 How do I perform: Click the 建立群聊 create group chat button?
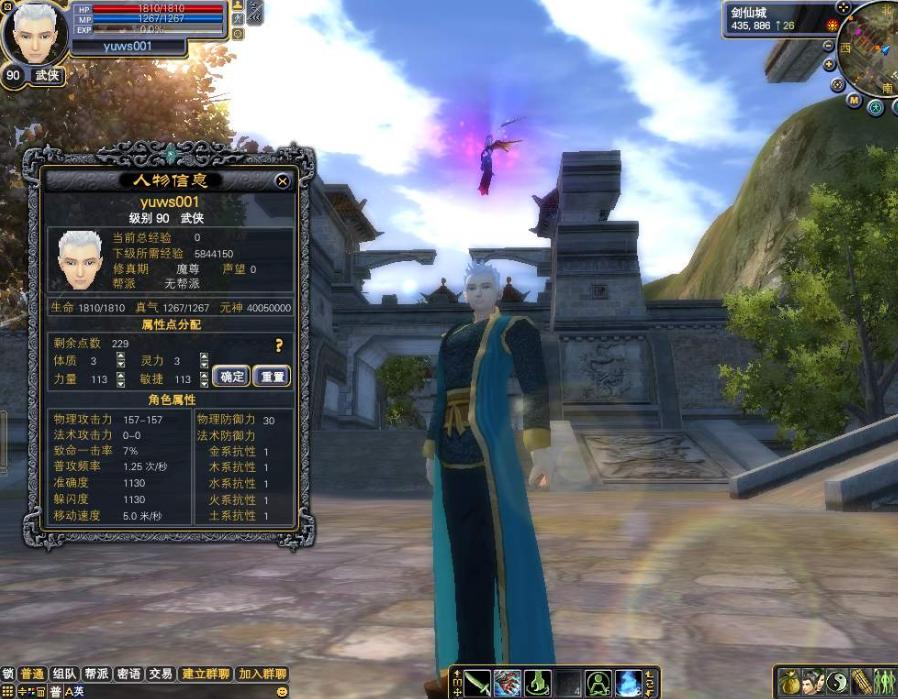coord(205,674)
